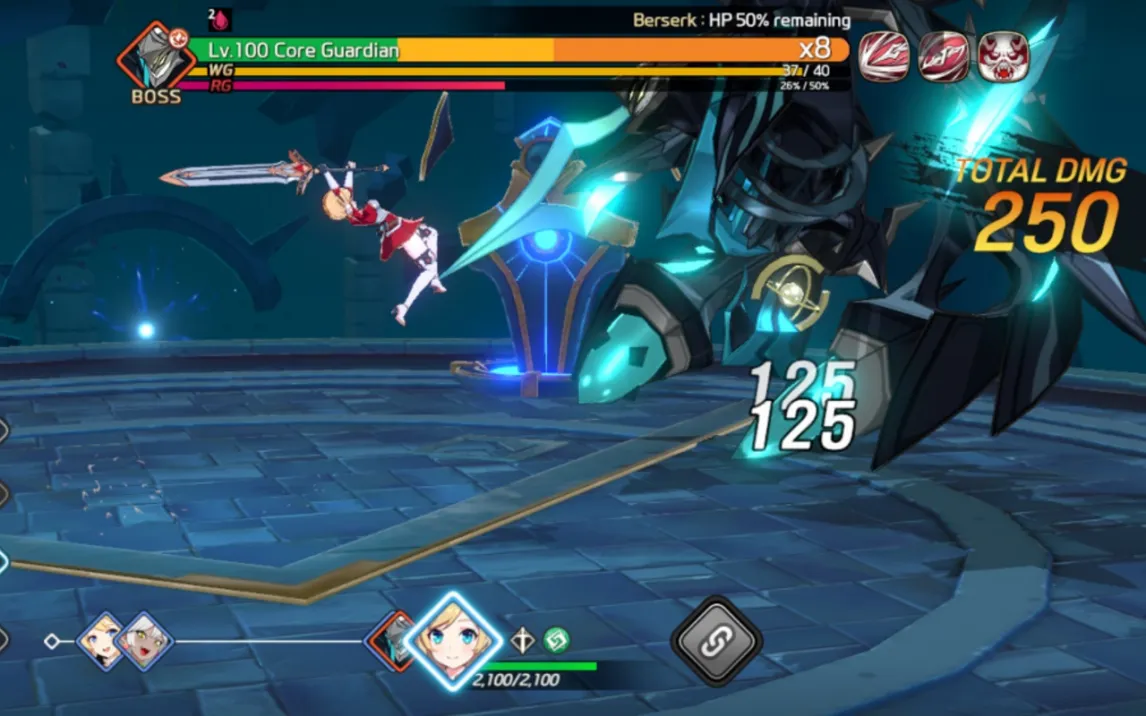View the red oni mask boss skill

tap(1003, 56)
